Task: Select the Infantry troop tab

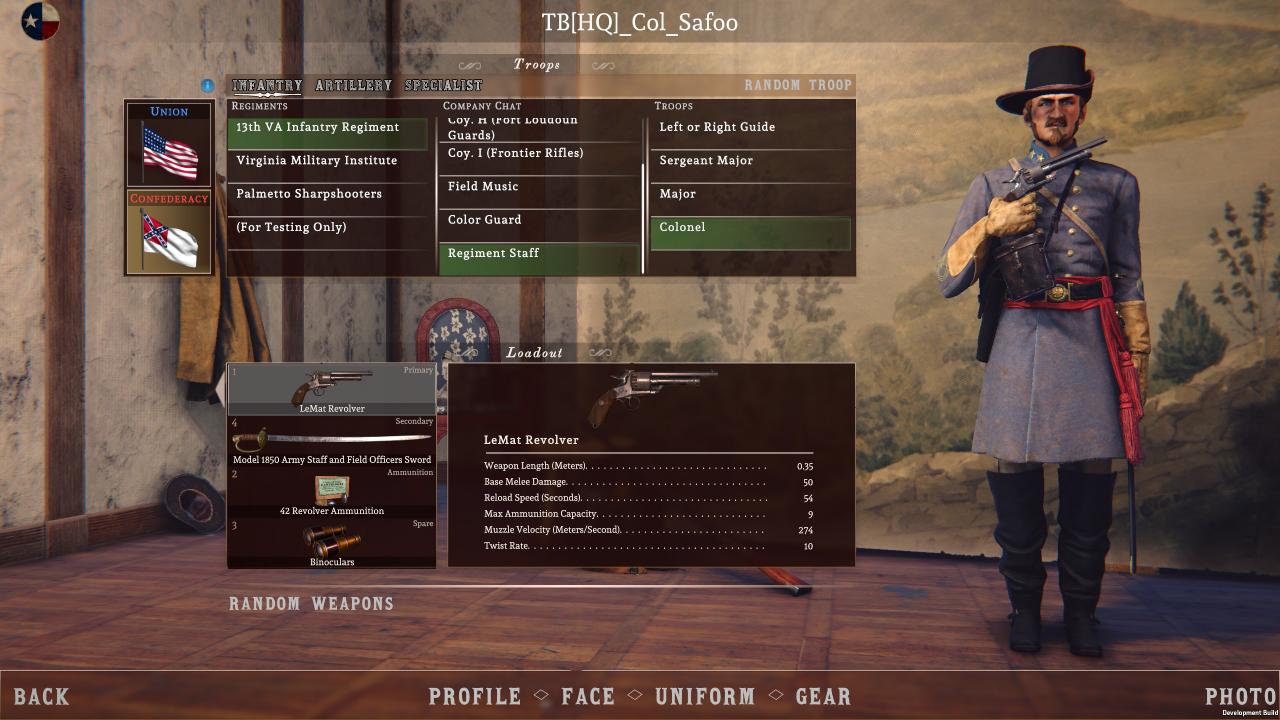Action: tap(267, 86)
